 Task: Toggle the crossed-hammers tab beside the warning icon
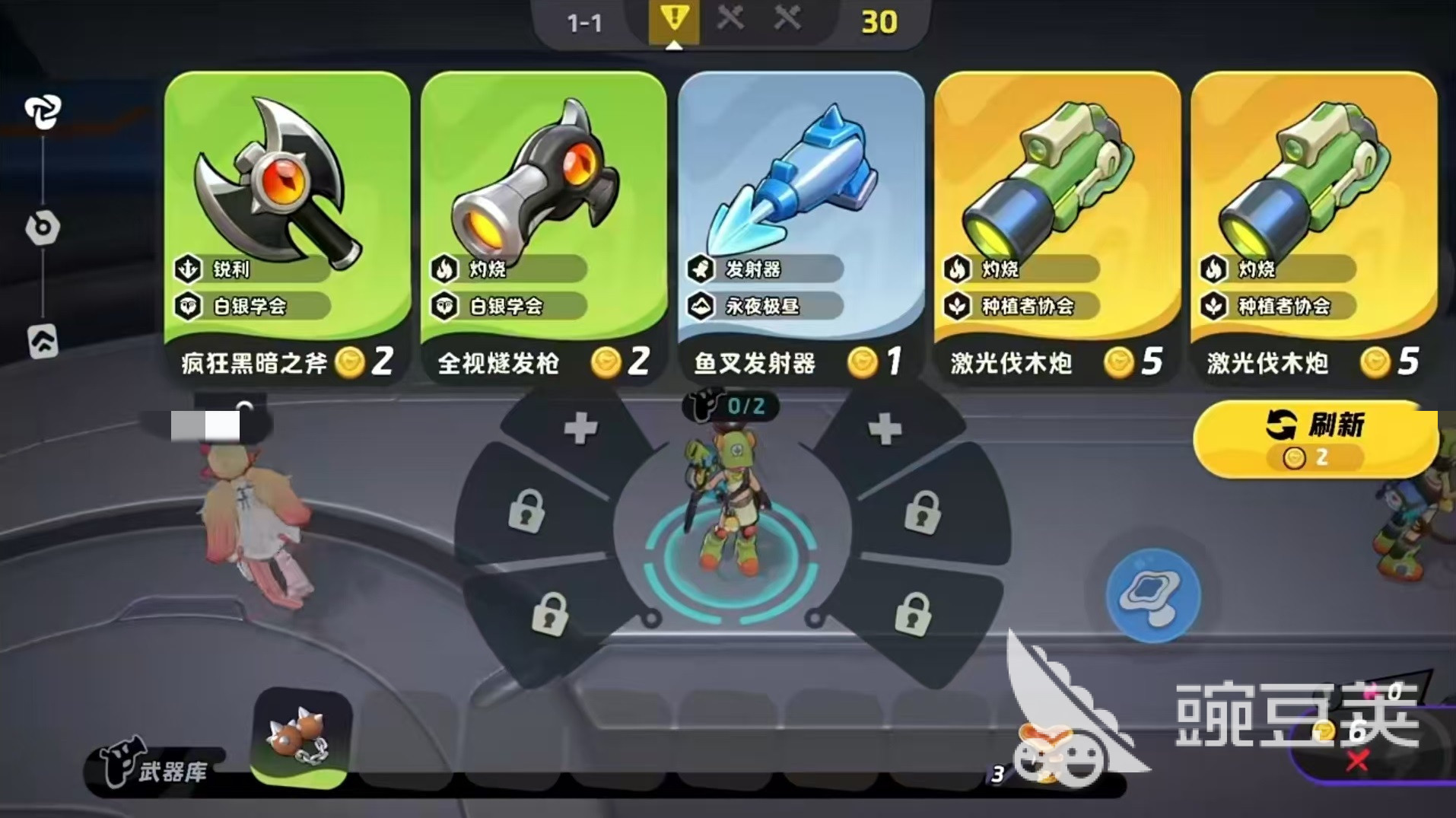733,21
